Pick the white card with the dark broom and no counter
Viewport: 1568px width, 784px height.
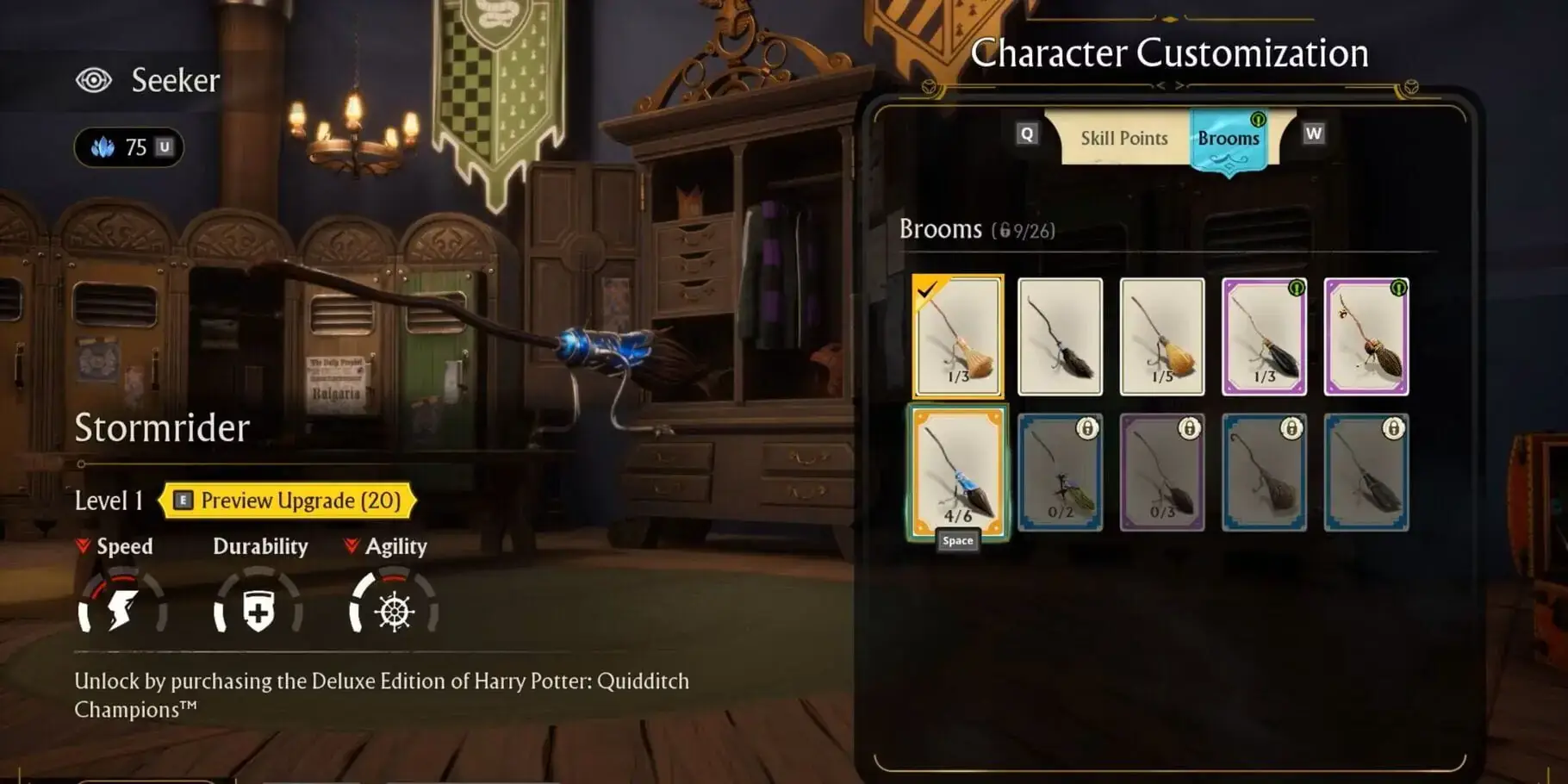1060,336
